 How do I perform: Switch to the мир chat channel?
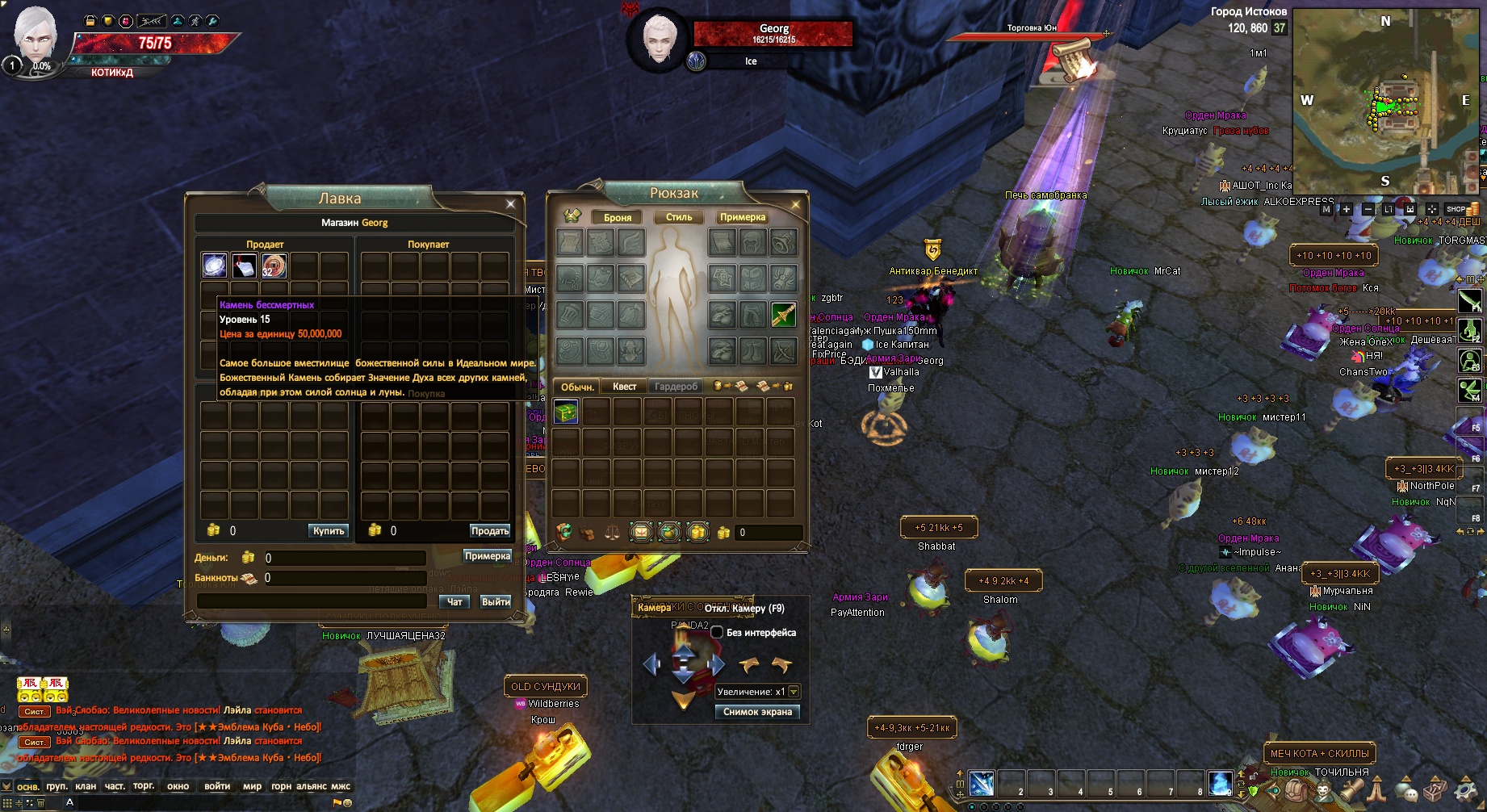tap(252, 786)
